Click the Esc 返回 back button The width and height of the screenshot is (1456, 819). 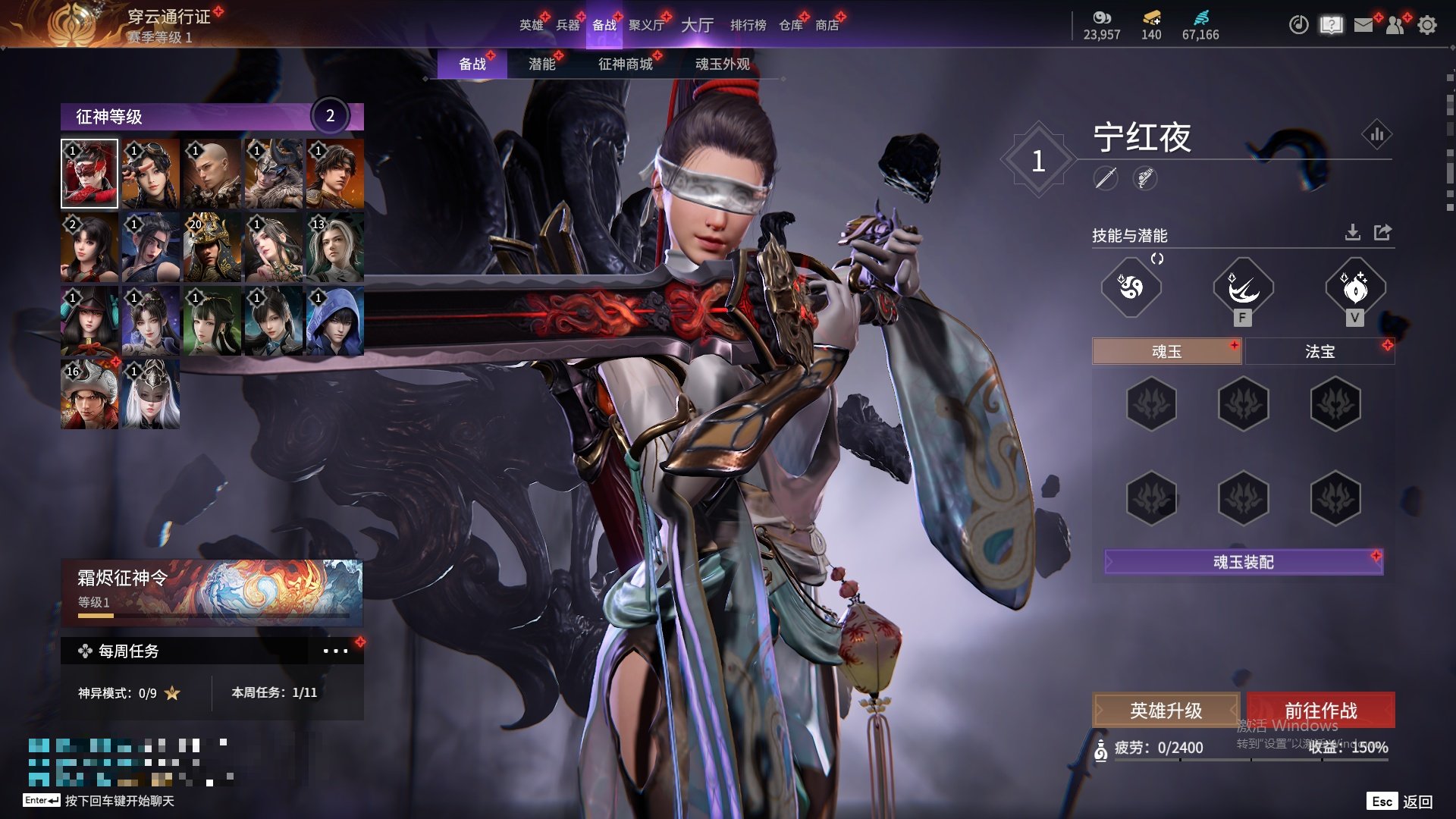pyautogui.click(x=1401, y=802)
